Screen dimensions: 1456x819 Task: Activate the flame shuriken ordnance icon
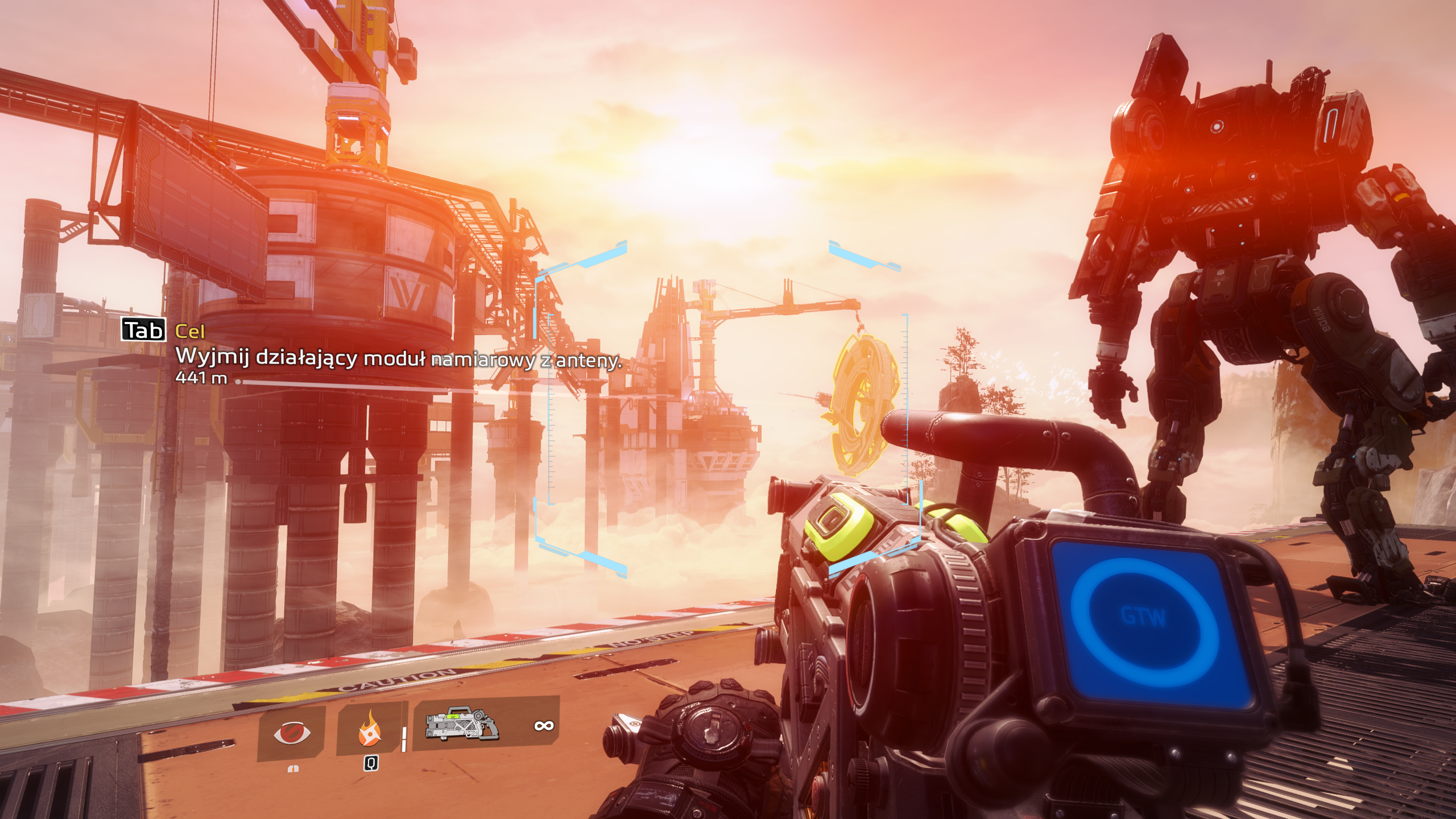[370, 730]
